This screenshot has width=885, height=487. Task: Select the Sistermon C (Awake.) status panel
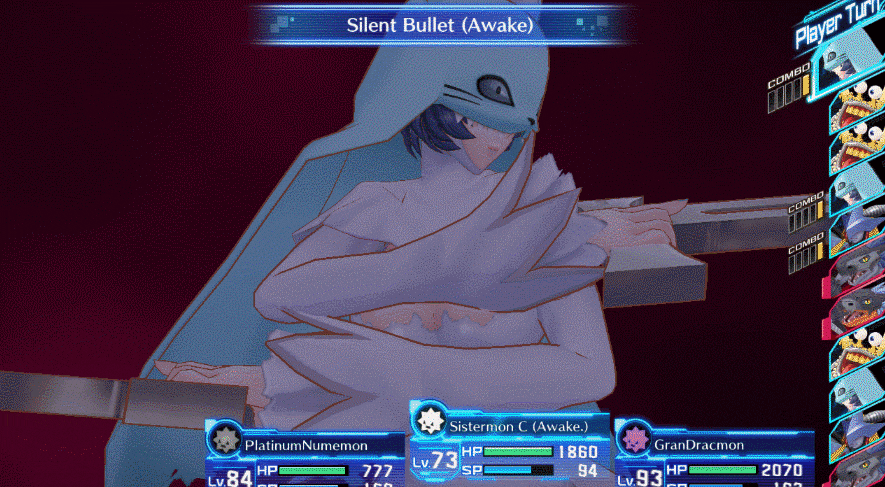[508, 448]
